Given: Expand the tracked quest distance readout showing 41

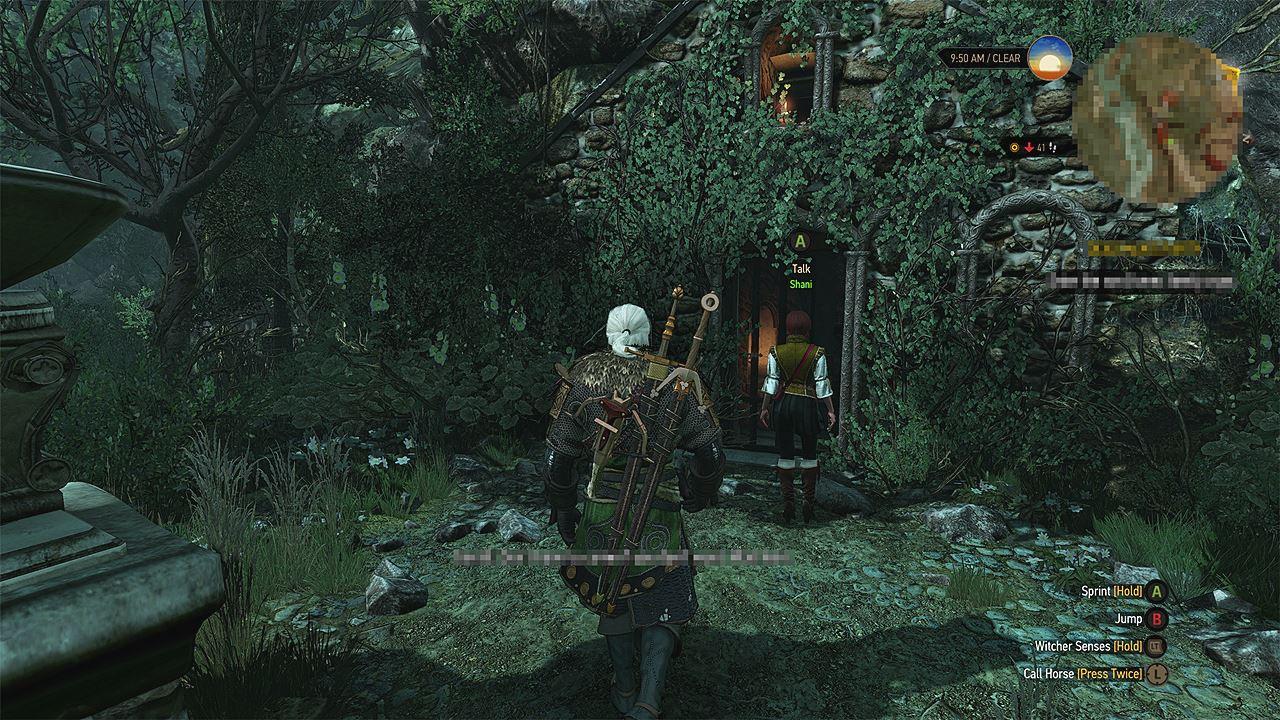Looking at the screenshot, I should pyautogui.click(x=1040, y=148).
